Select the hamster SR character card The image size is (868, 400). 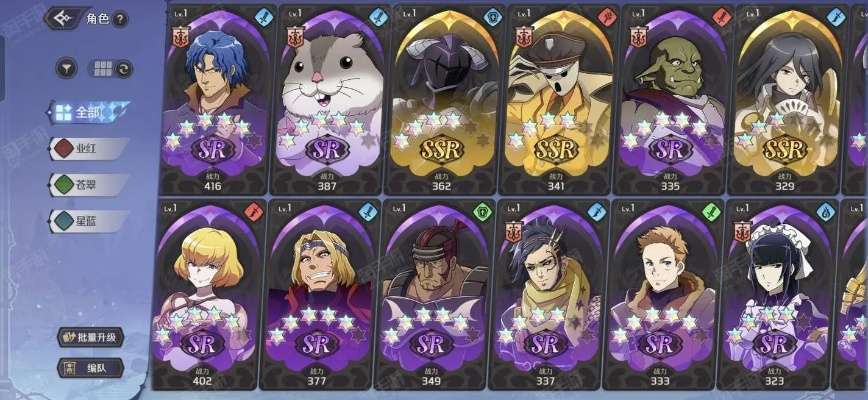[x=327, y=98]
